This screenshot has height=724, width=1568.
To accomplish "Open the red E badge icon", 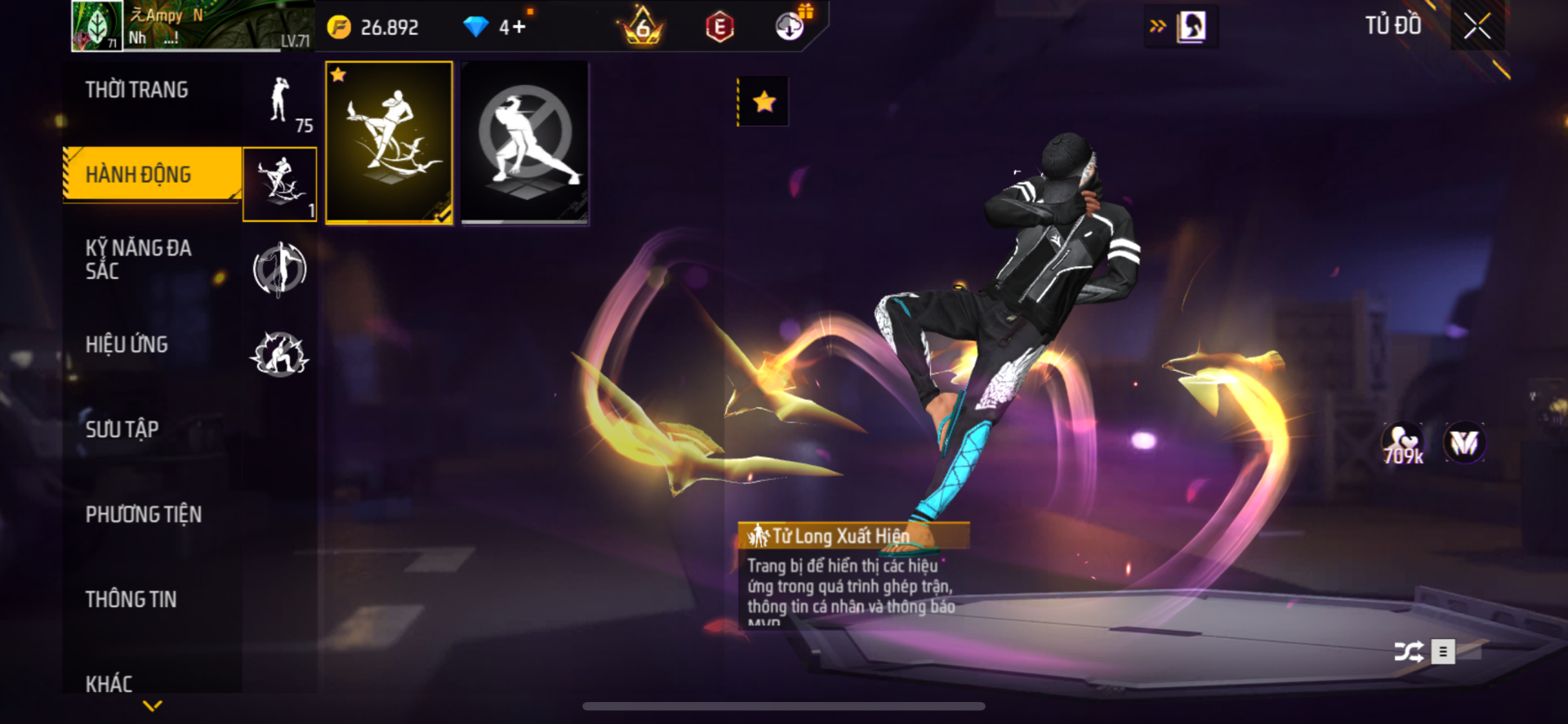I will (719, 28).
